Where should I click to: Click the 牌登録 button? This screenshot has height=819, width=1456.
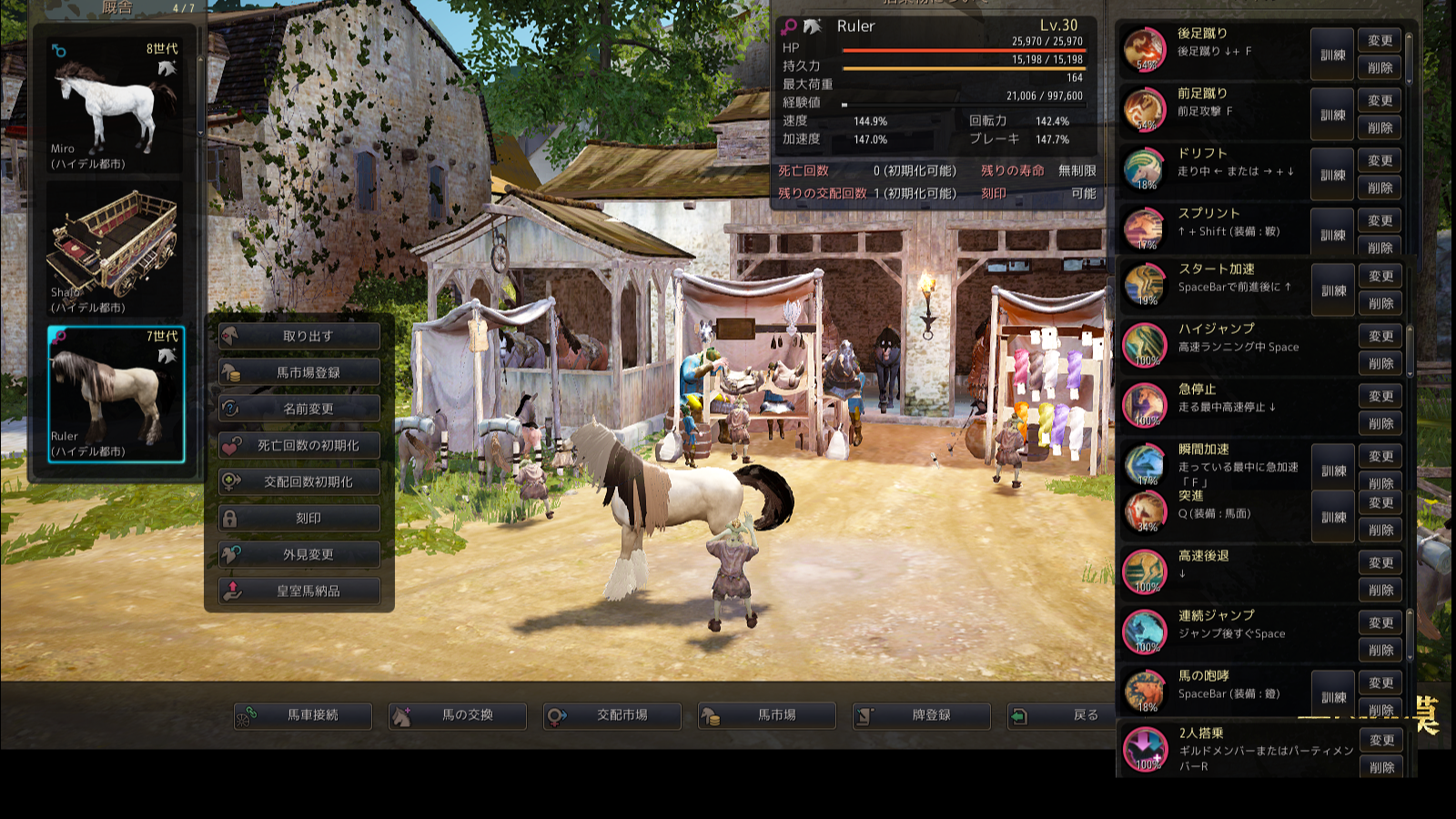tap(922, 715)
